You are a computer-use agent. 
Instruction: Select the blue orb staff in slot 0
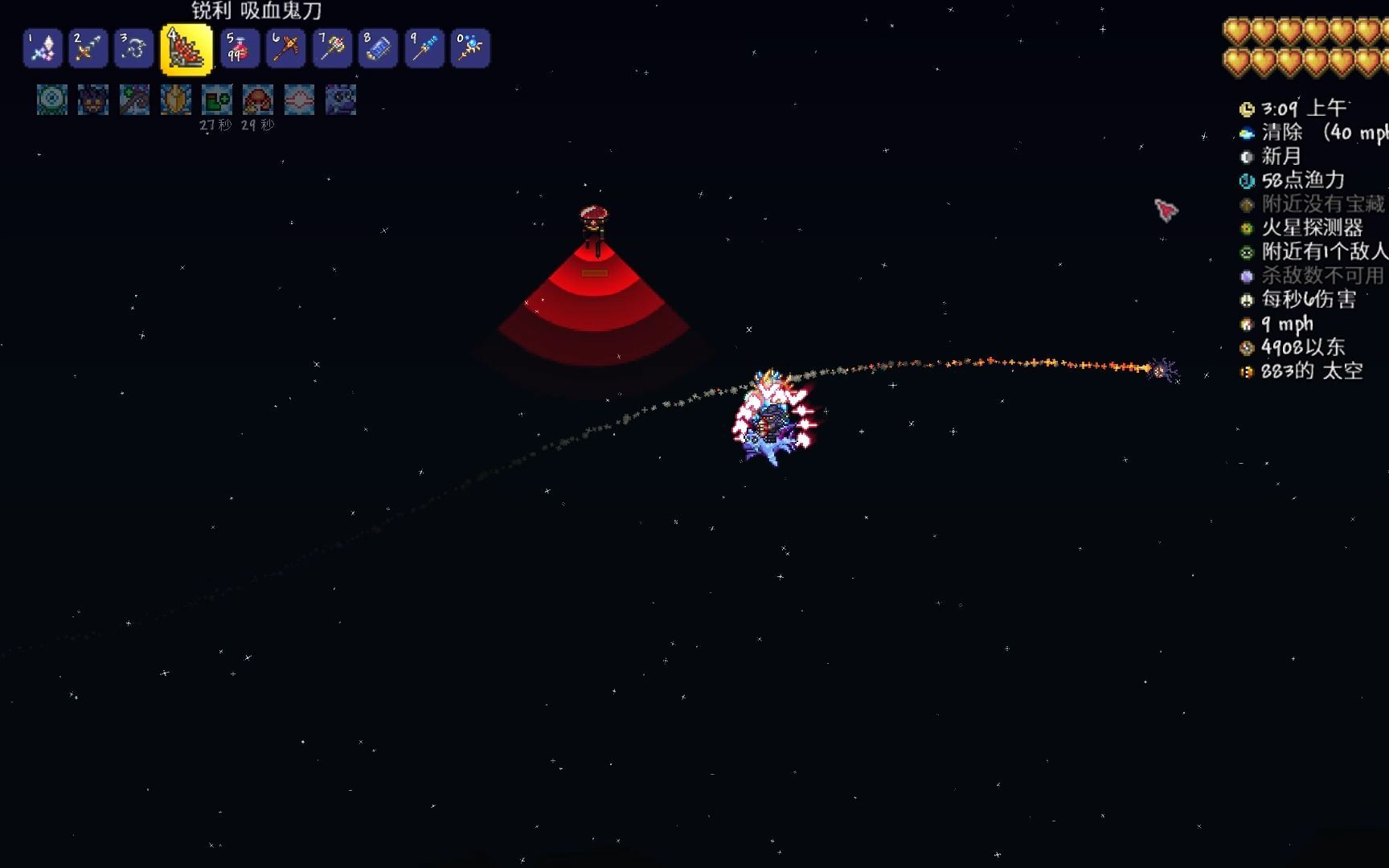470,48
